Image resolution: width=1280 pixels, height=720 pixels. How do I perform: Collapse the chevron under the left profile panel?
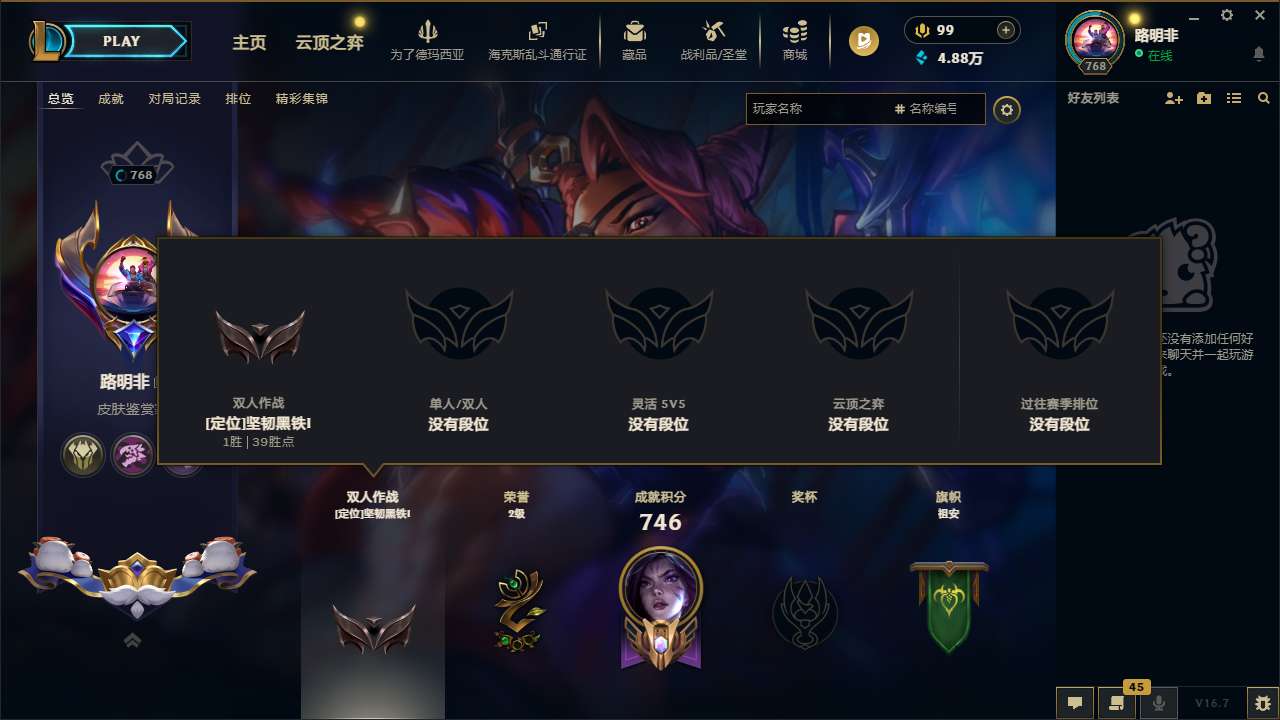[x=132, y=640]
